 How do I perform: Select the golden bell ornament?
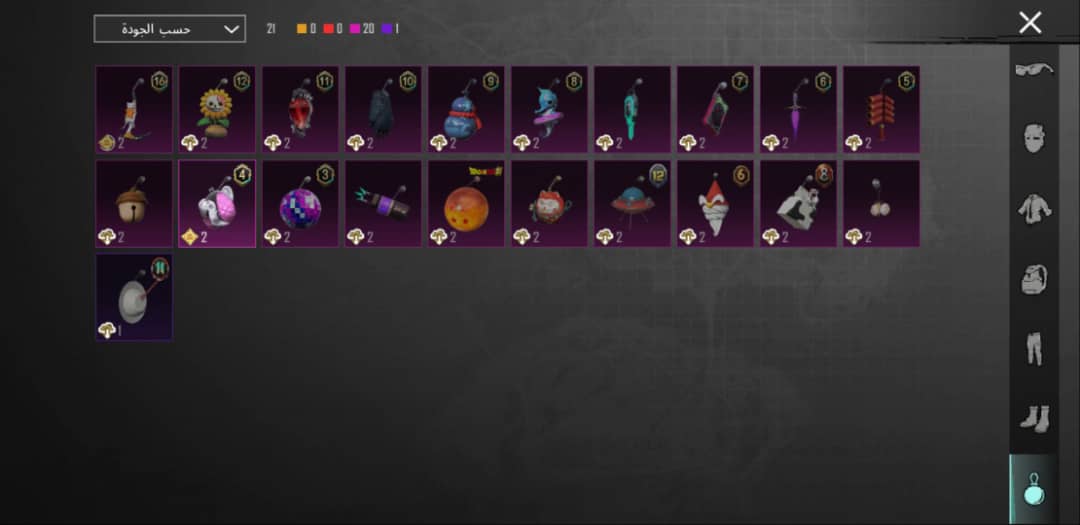134,204
